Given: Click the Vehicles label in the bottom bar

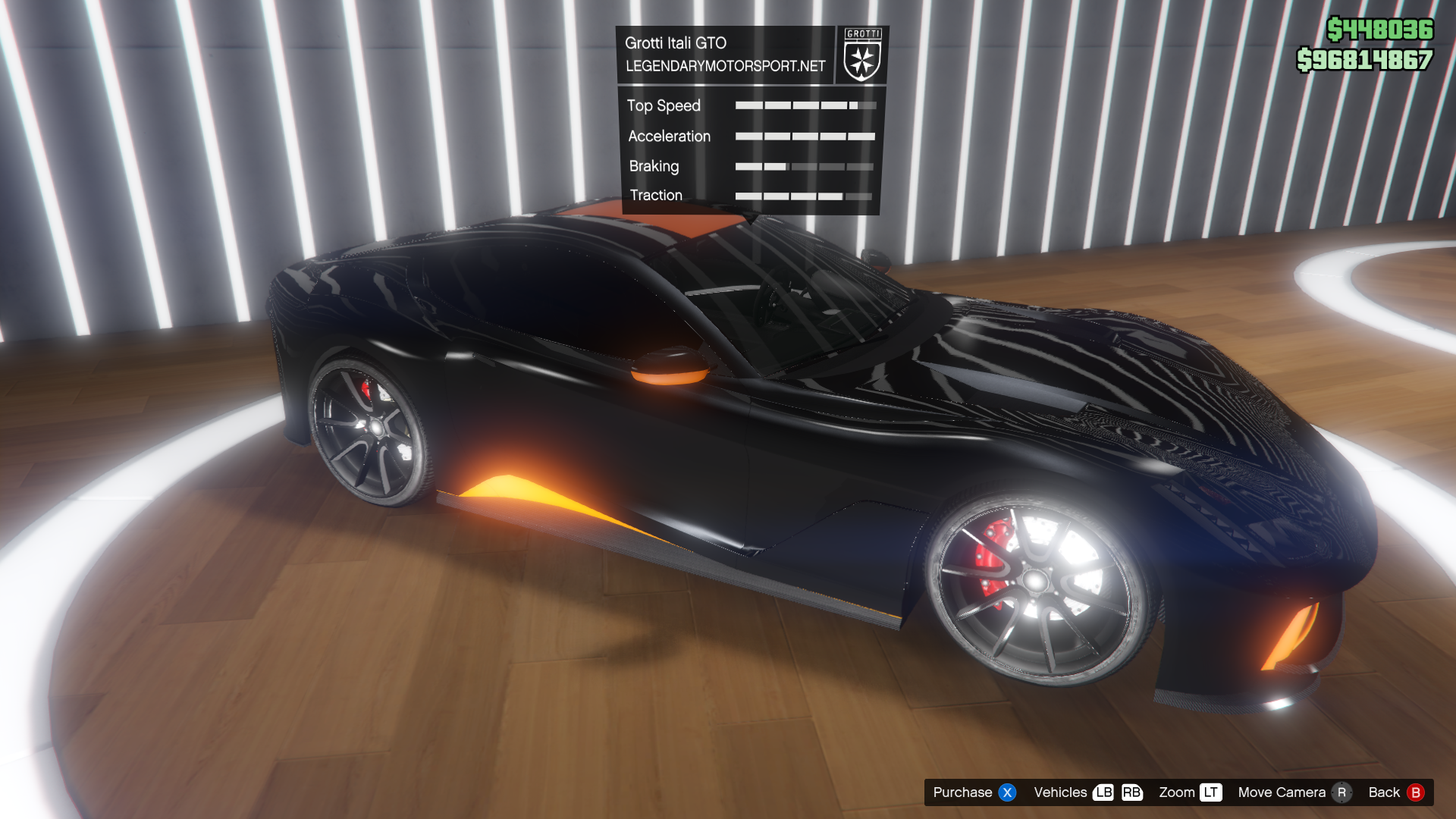Looking at the screenshot, I should (x=1059, y=792).
